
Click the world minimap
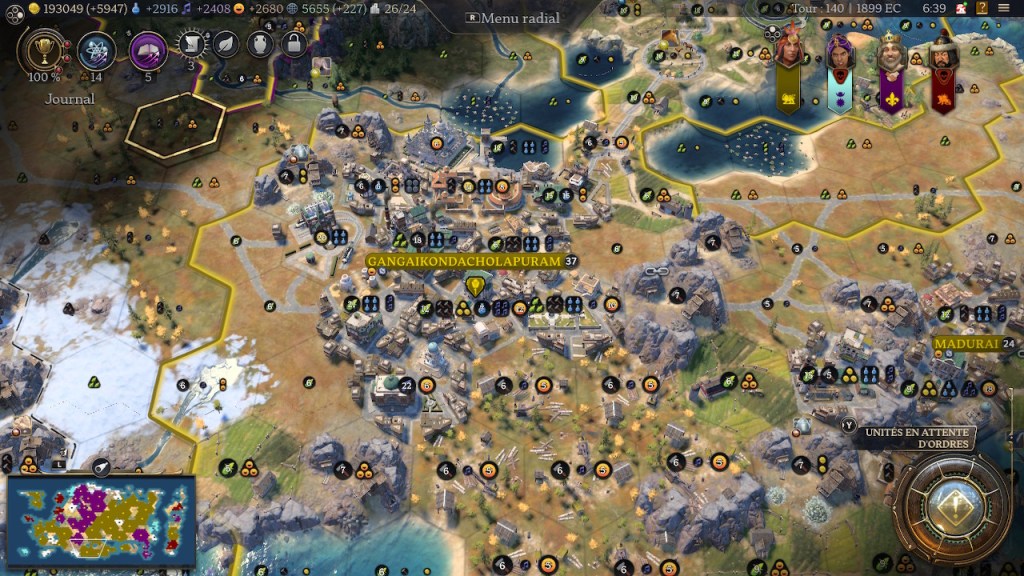100,514
